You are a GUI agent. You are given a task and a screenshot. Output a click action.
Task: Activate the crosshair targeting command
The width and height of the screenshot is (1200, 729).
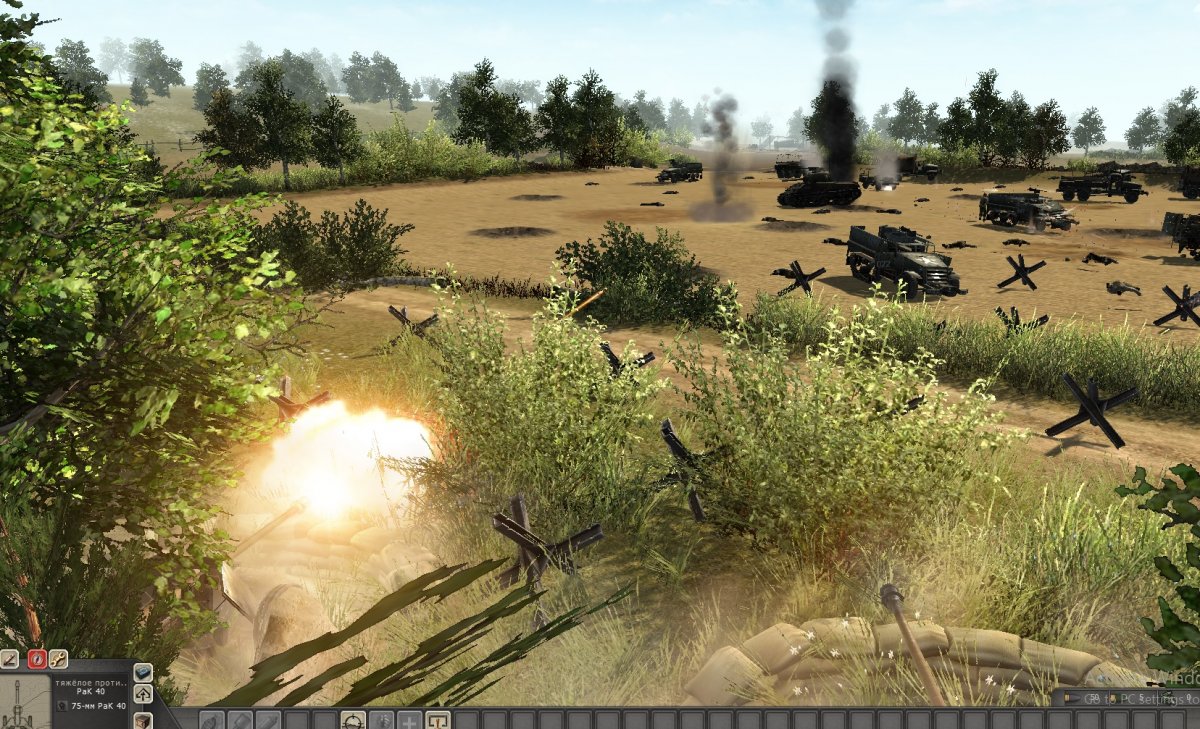pyautogui.click(x=353, y=720)
